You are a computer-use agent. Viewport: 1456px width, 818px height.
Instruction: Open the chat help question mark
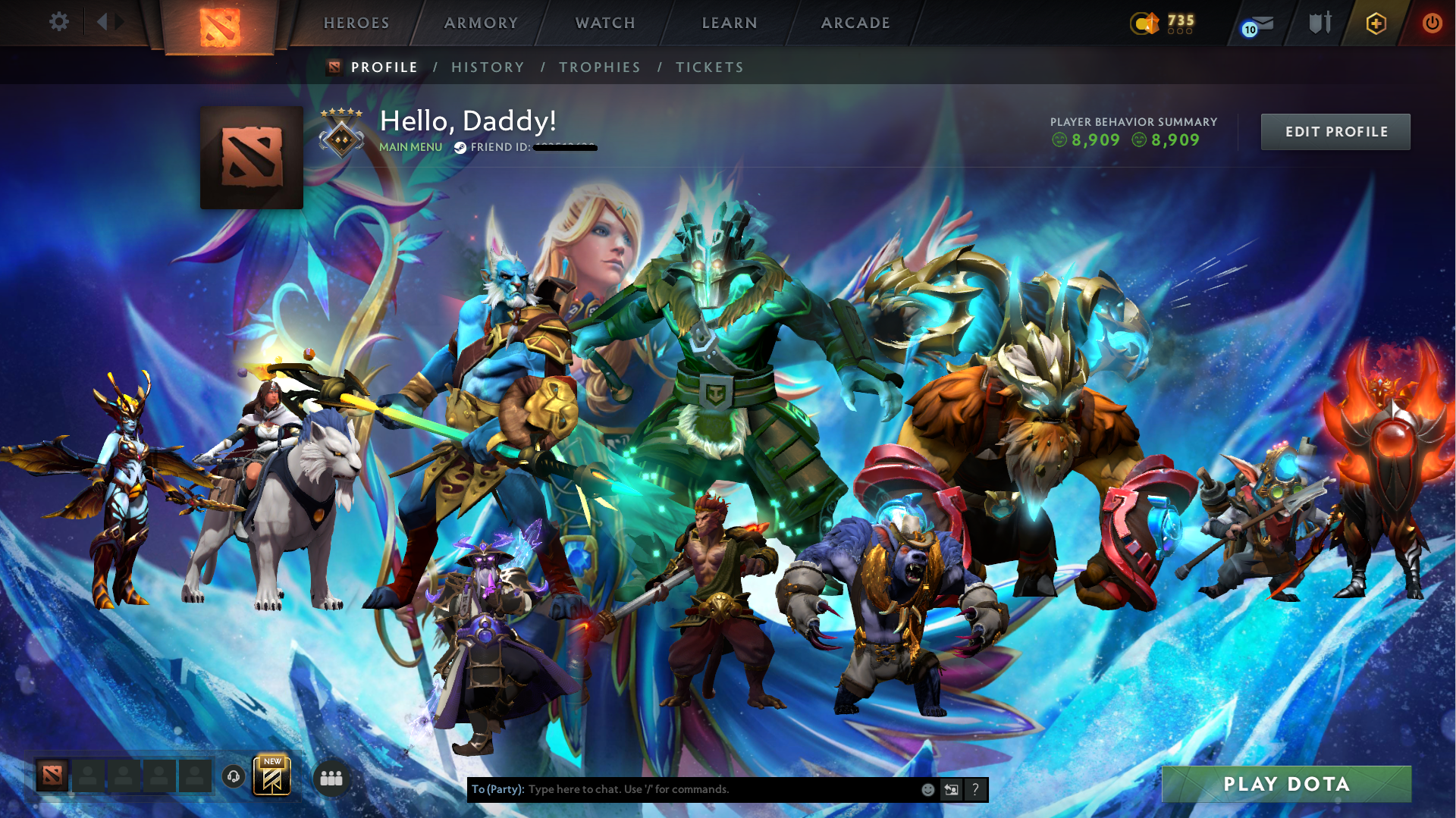pos(976,789)
